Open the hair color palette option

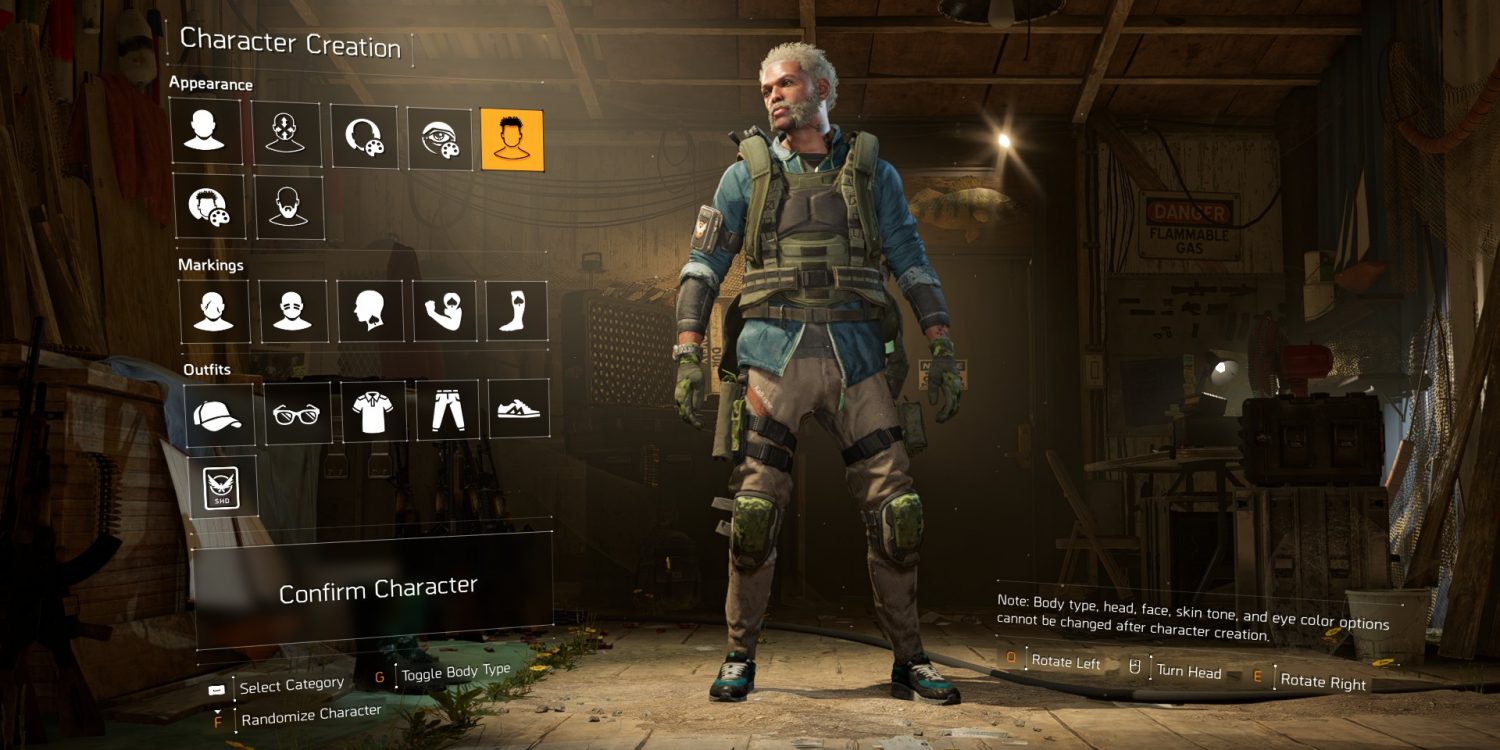tap(209, 207)
